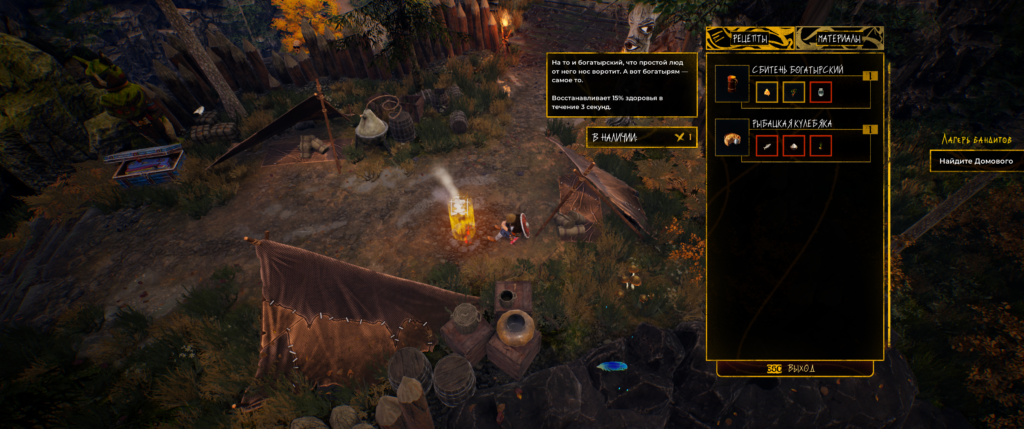
Task: Open the Найдите Домового quest objective
Action: click(x=976, y=160)
